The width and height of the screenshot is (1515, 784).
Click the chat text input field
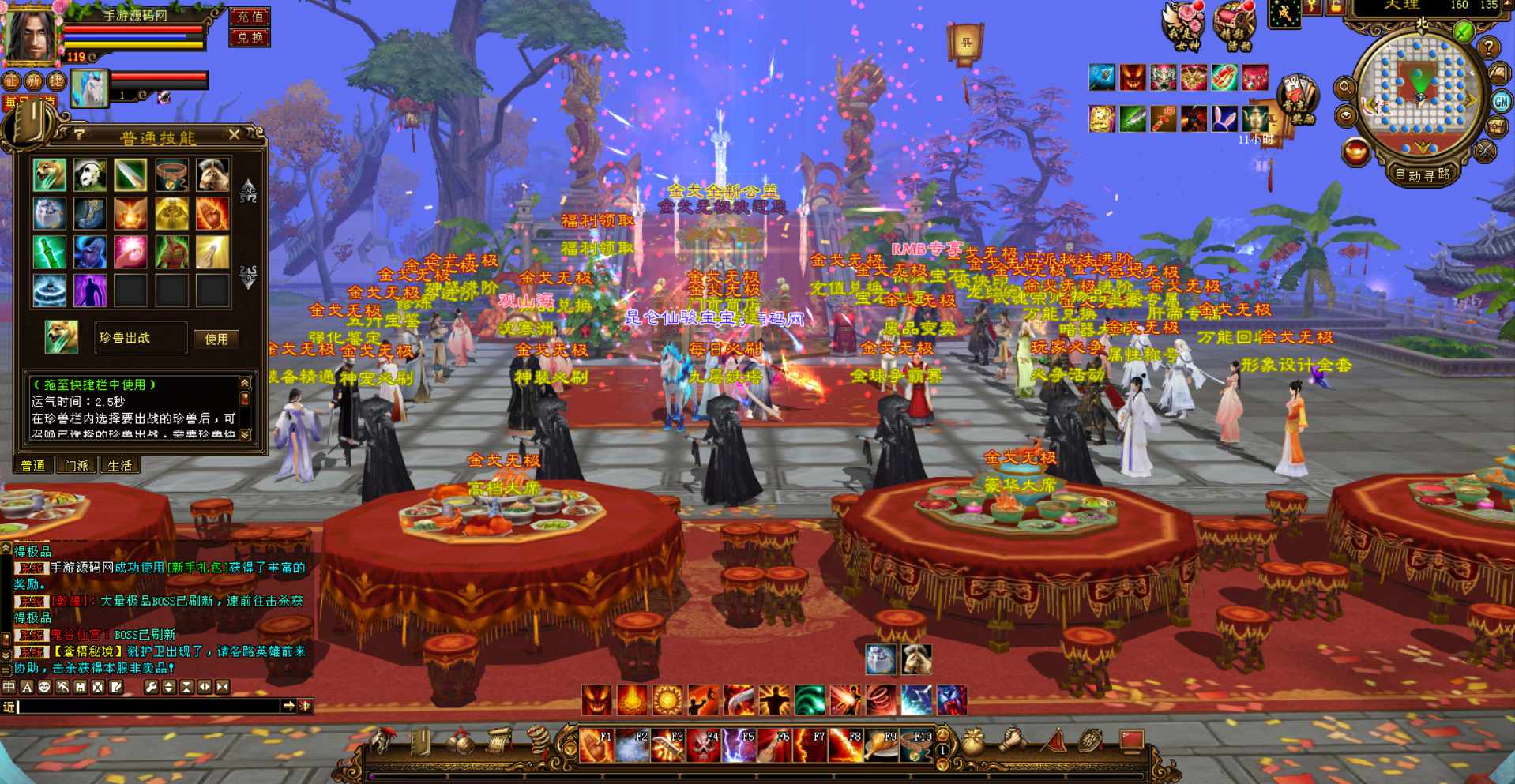click(150, 706)
